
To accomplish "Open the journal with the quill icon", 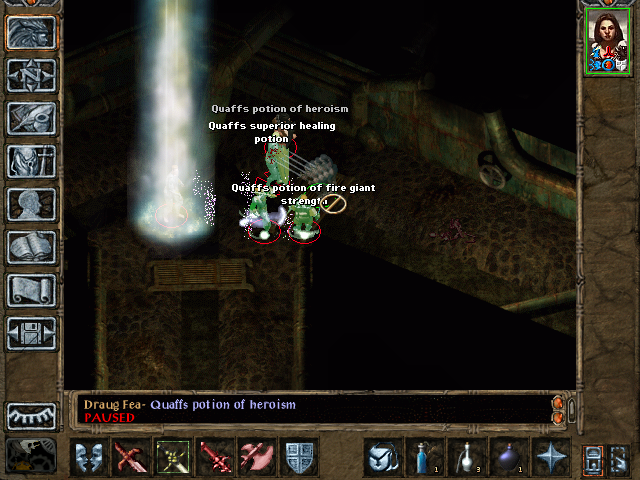I will click(31, 118).
